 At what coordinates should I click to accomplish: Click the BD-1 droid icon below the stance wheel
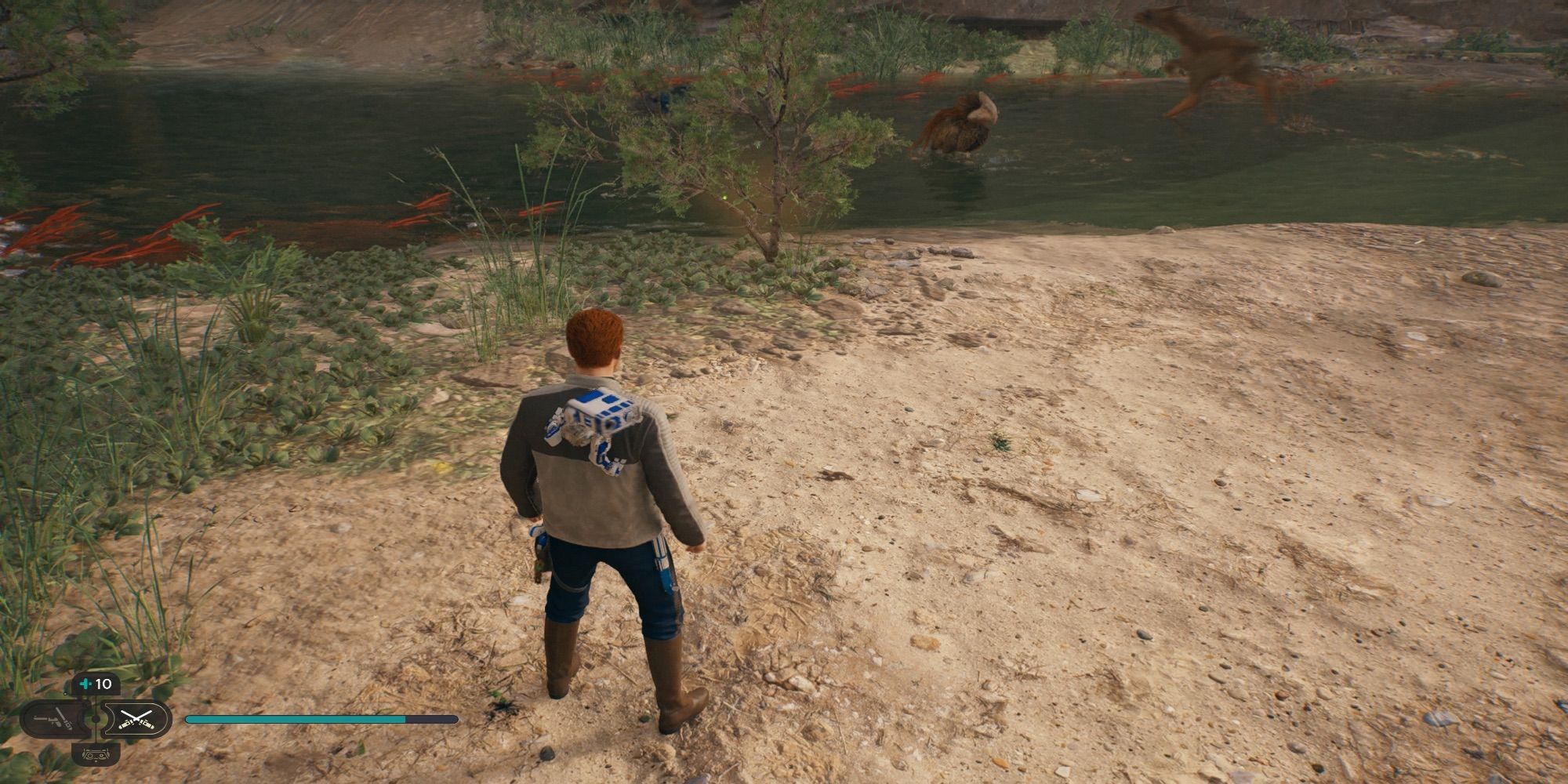(x=96, y=756)
